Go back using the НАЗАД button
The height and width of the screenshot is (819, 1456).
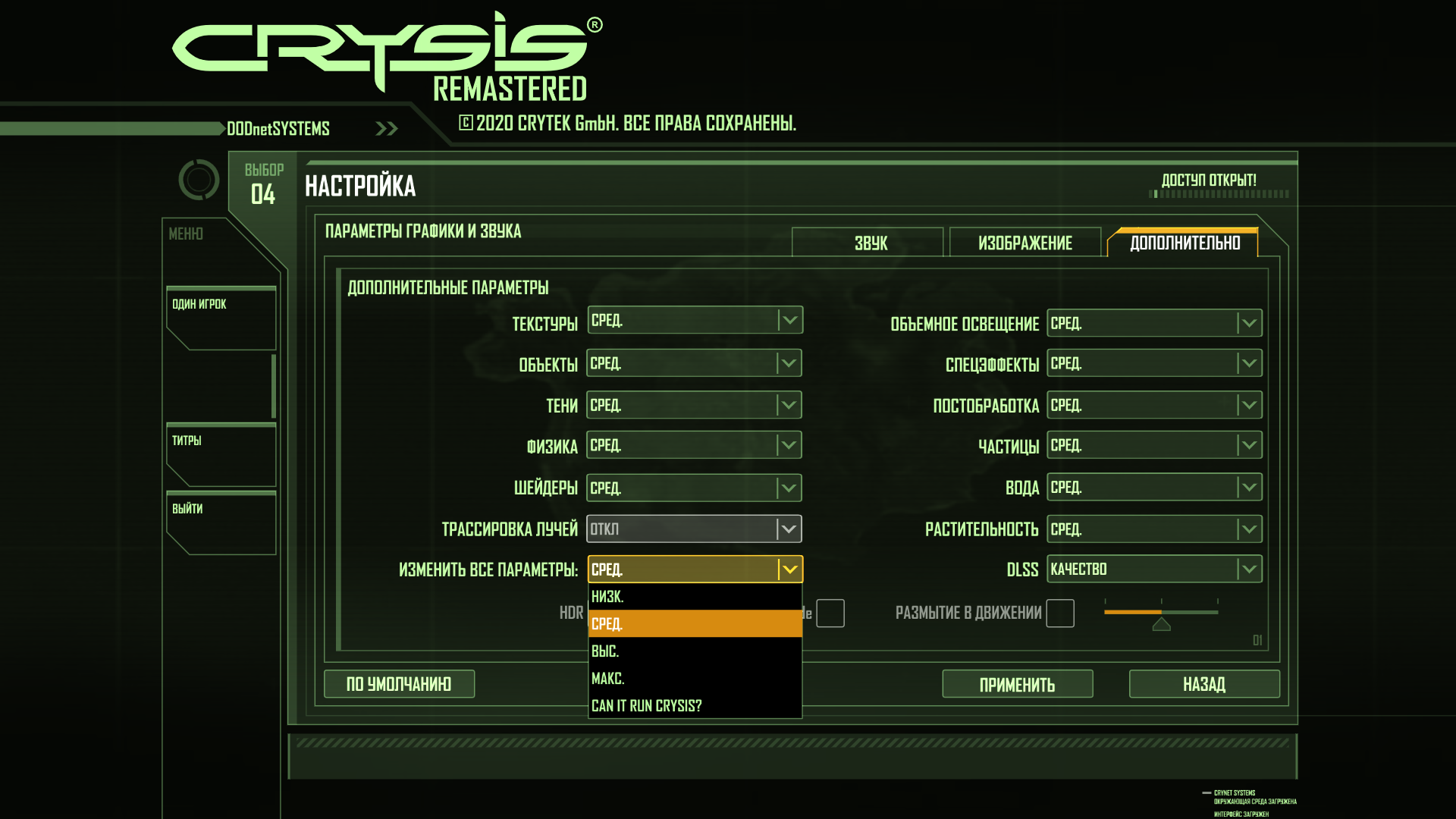coord(1203,685)
